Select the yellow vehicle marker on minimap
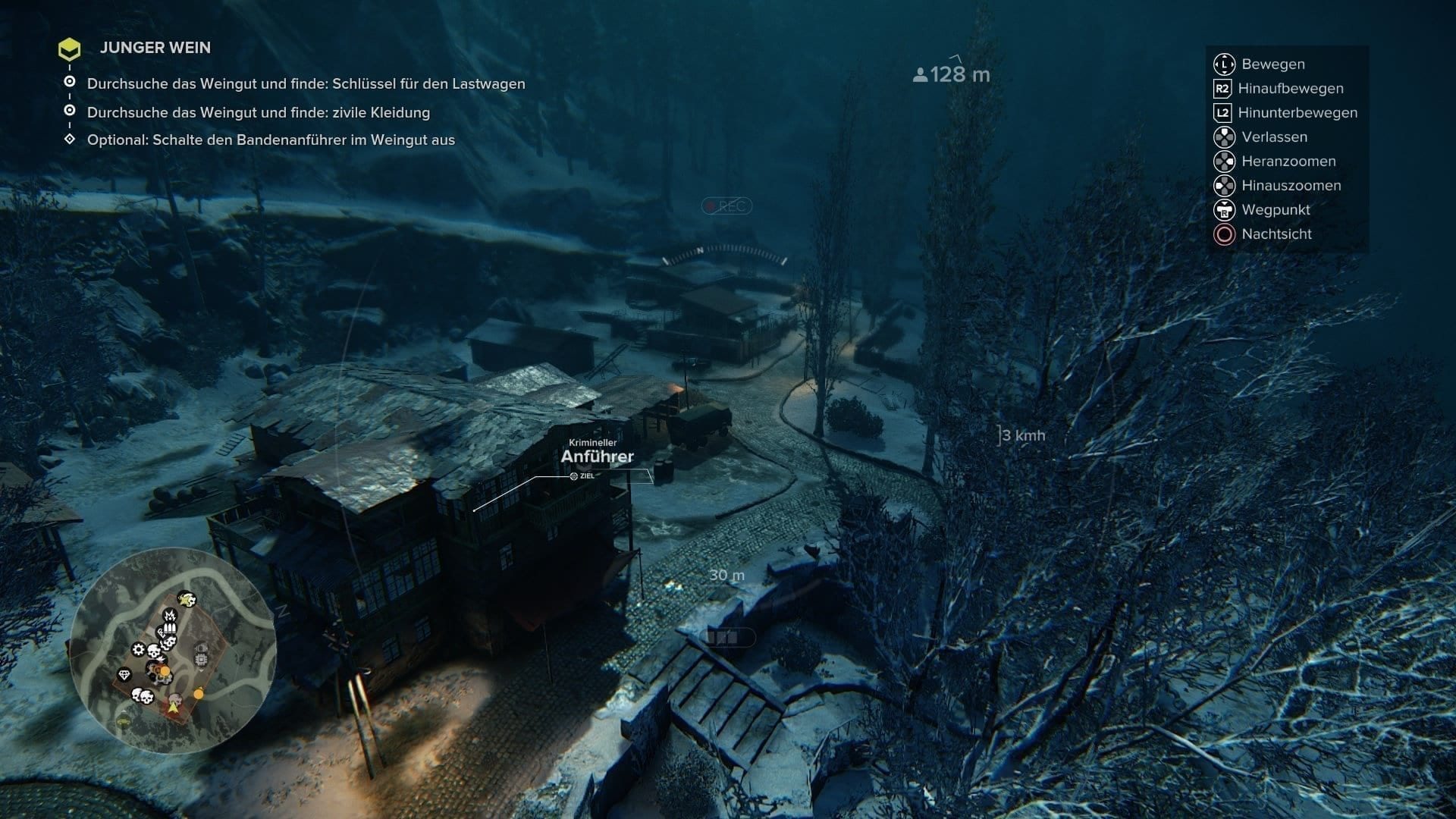Viewport: 1456px width, 819px height. pos(123,723)
